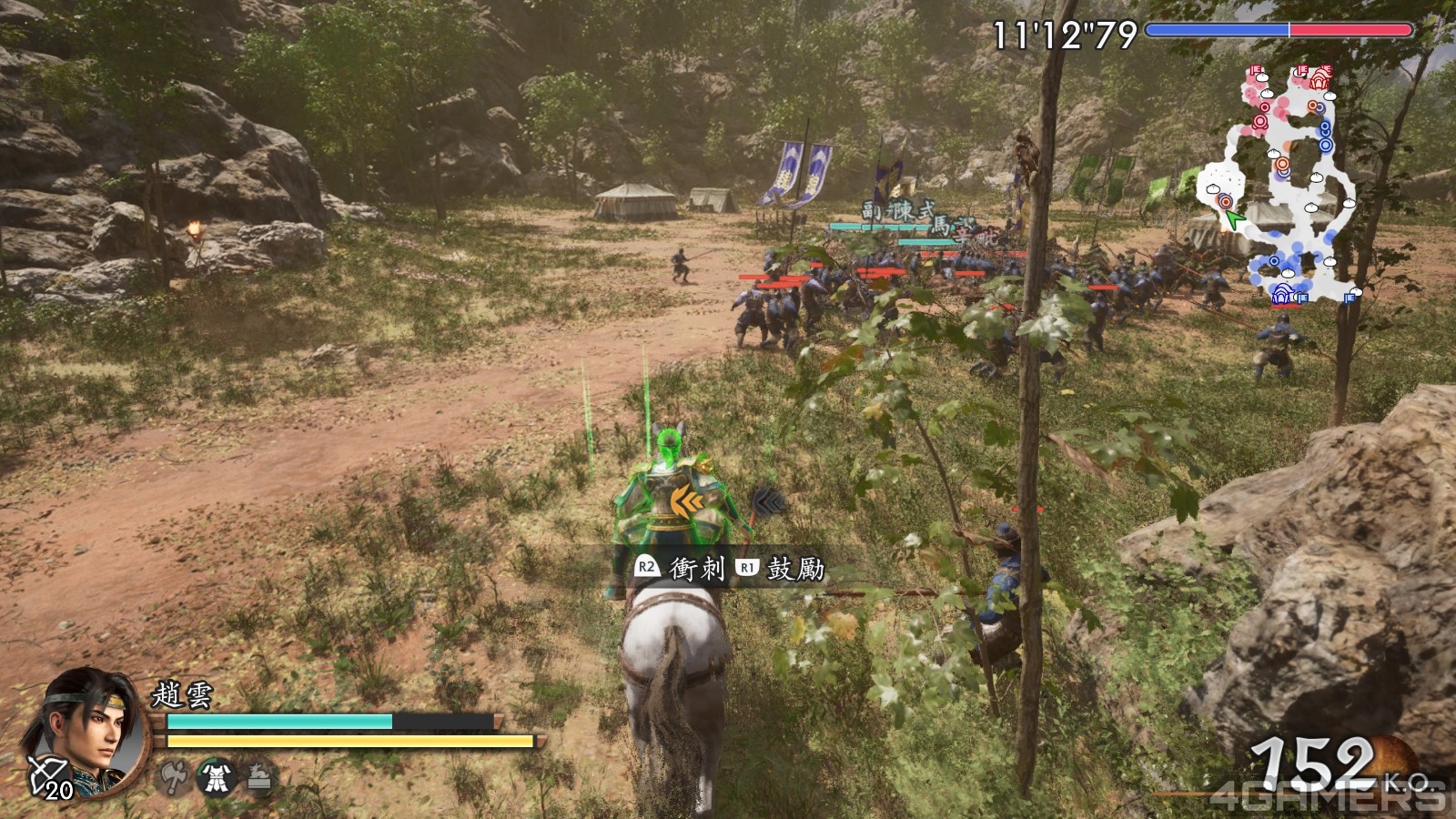The height and width of the screenshot is (819, 1456).
Task: Select the red enemy main camp marker
Action: [1319, 78]
